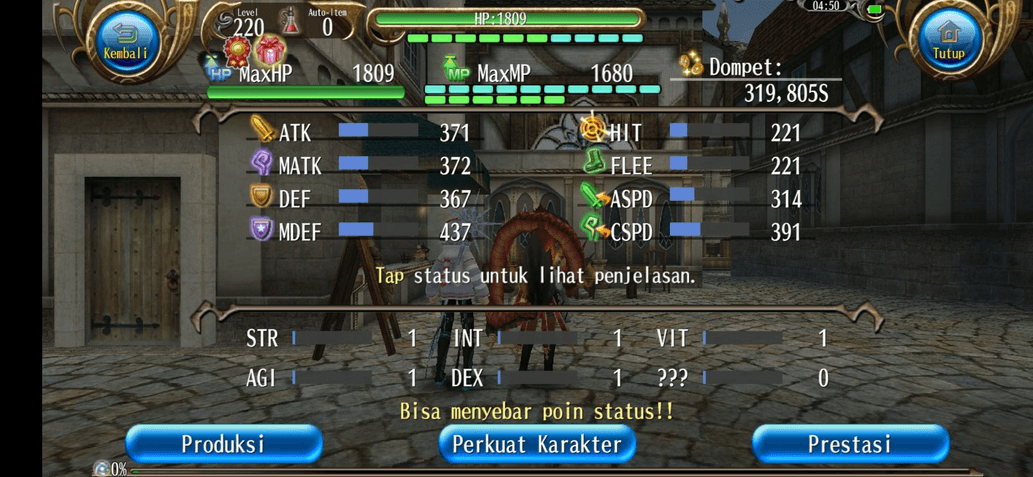Go back with the Kembali button
This screenshot has height=477, width=1033.
[125, 43]
